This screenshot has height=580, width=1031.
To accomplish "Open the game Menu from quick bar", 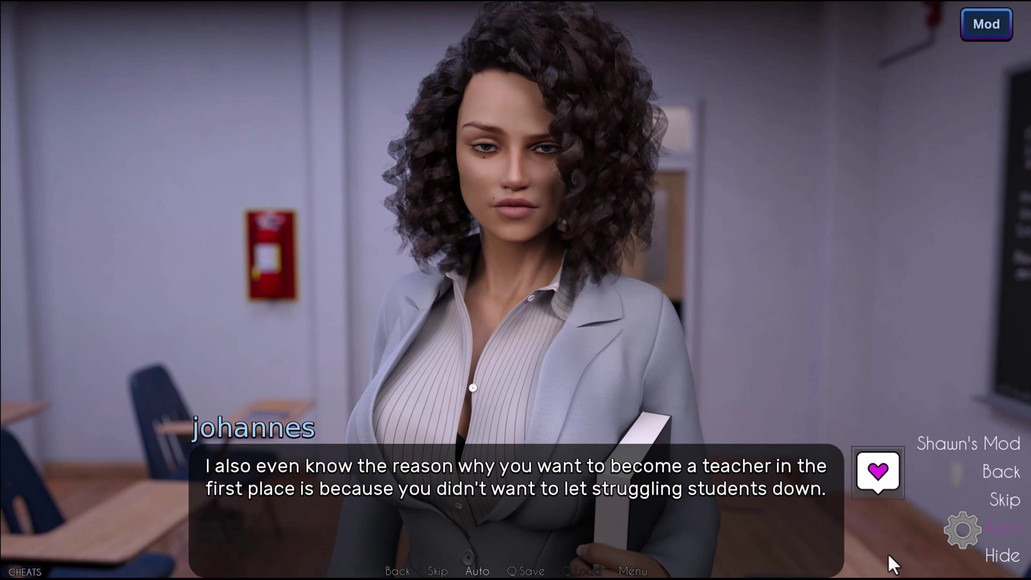I will [633, 571].
